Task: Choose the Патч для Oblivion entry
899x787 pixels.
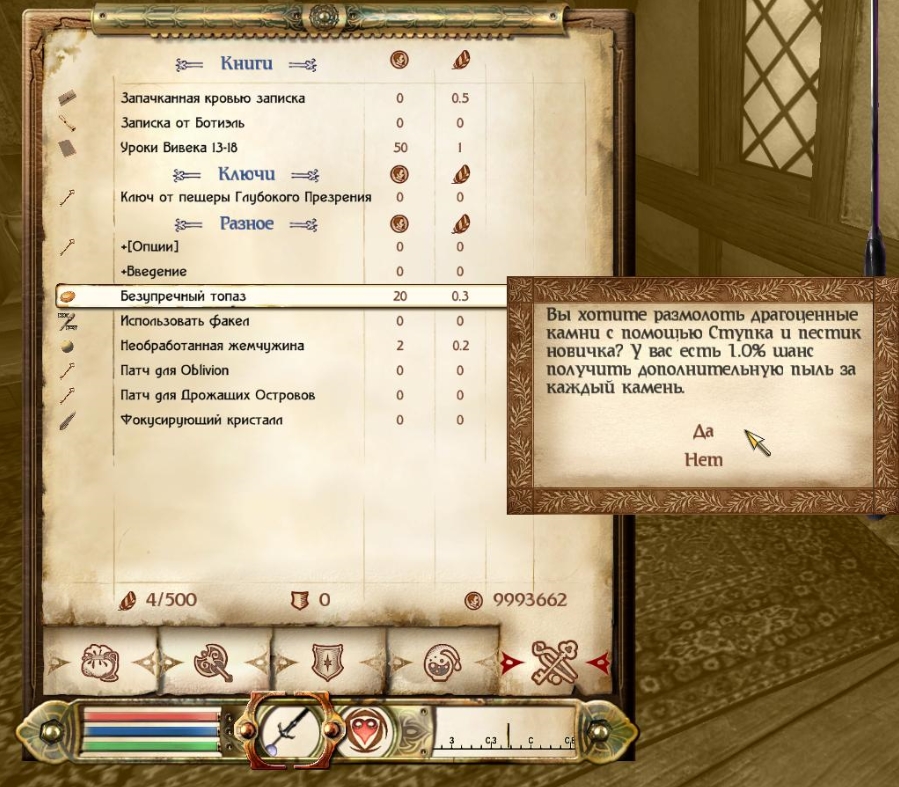Action: (174, 371)
